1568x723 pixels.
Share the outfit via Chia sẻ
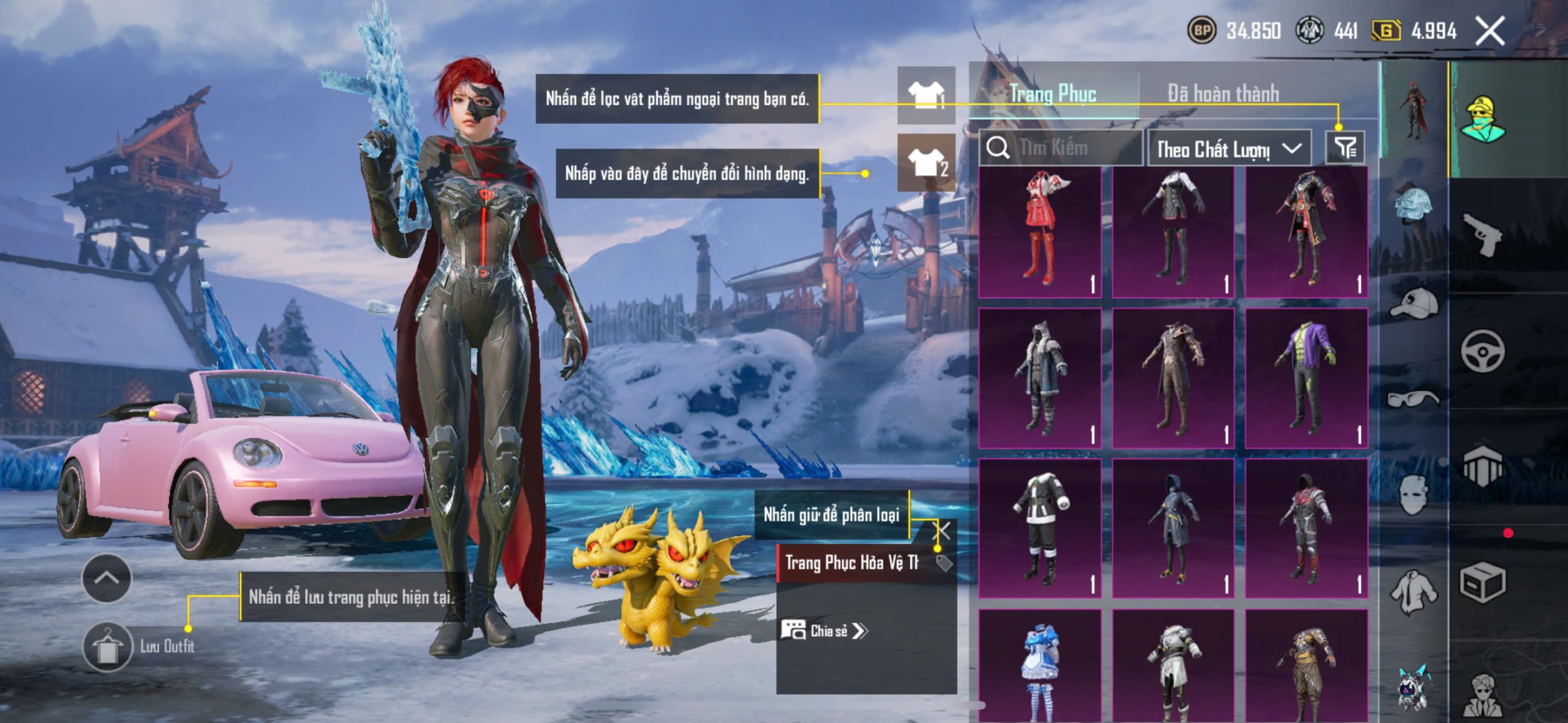pos(824,631)
